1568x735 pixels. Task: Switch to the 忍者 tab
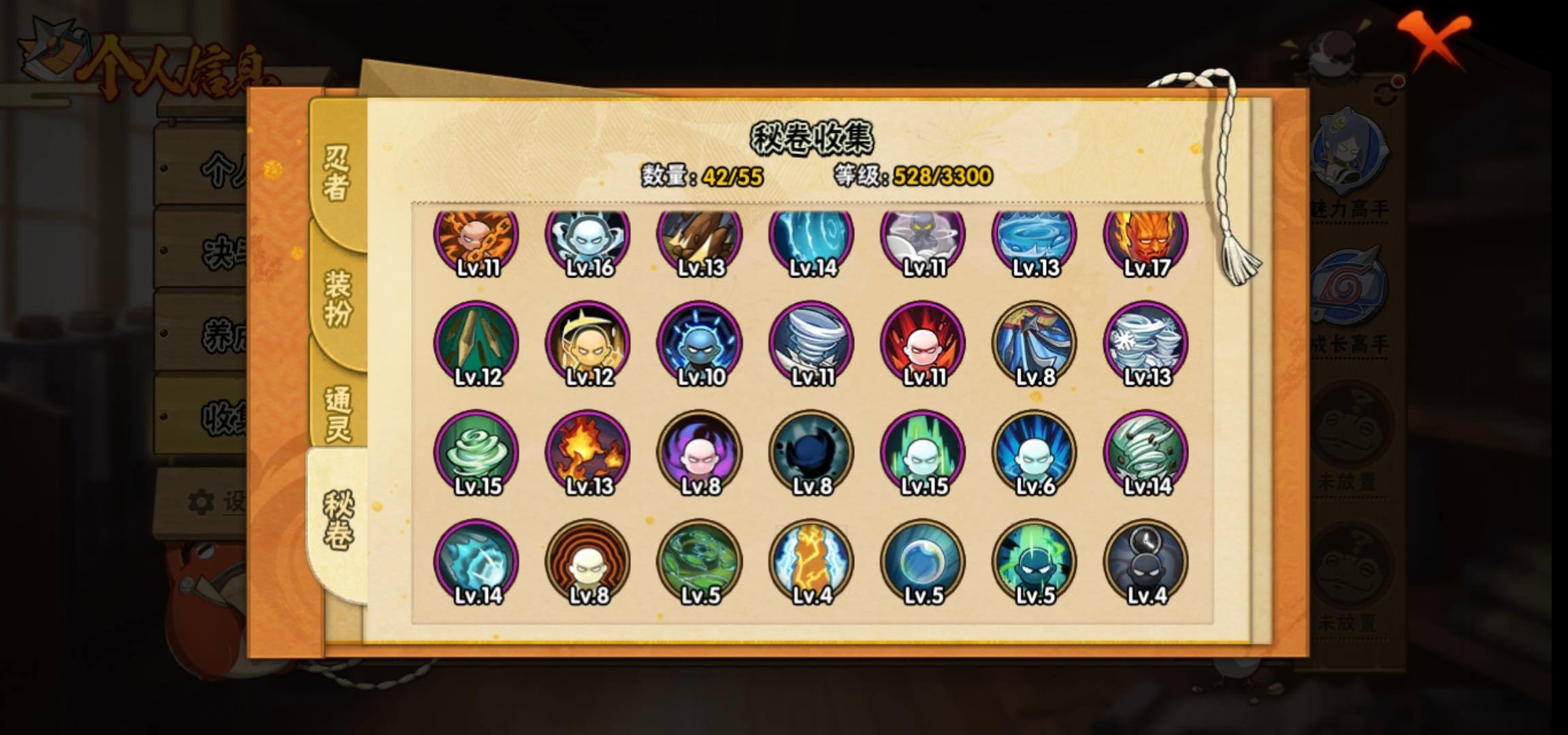click(x=336, y=173)
